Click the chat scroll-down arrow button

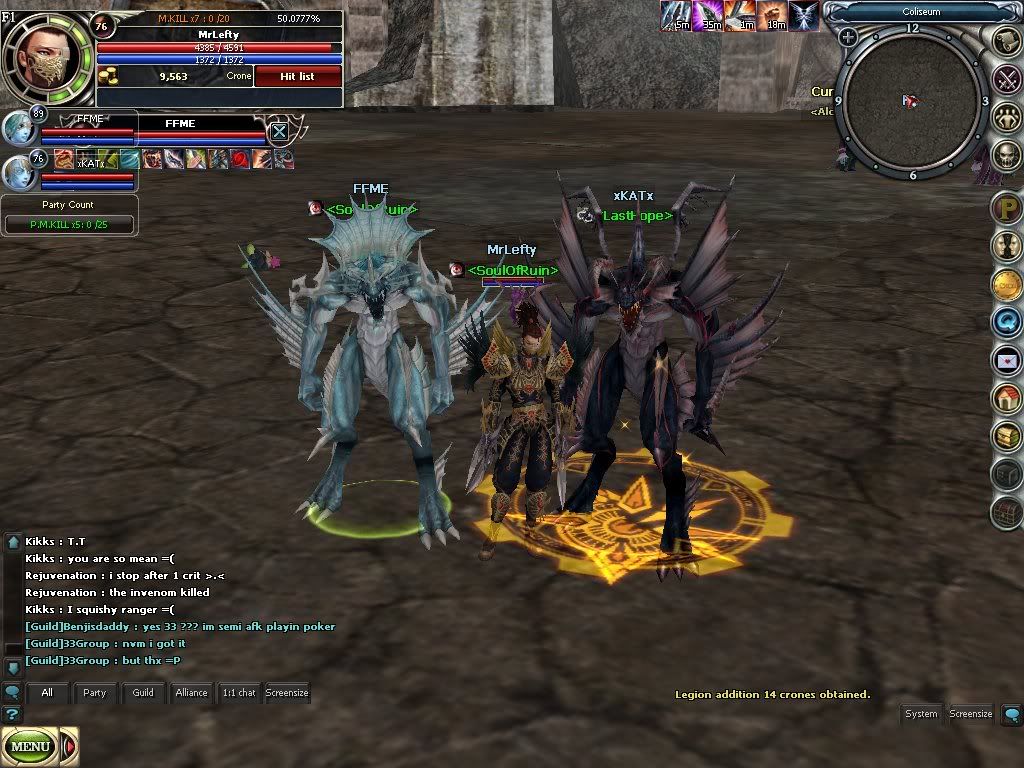pyautogui.click(x=13, y=666)
